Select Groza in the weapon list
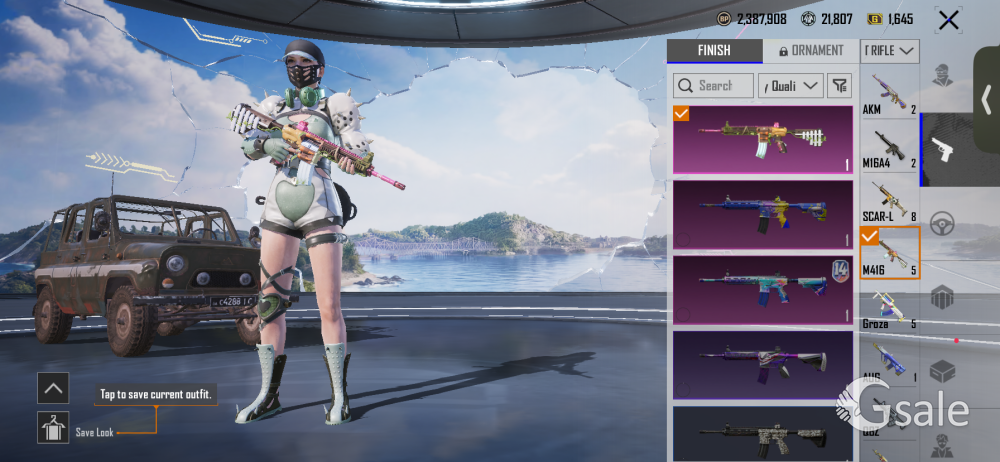Screen dimensions: 1000x462 point(889,307)
